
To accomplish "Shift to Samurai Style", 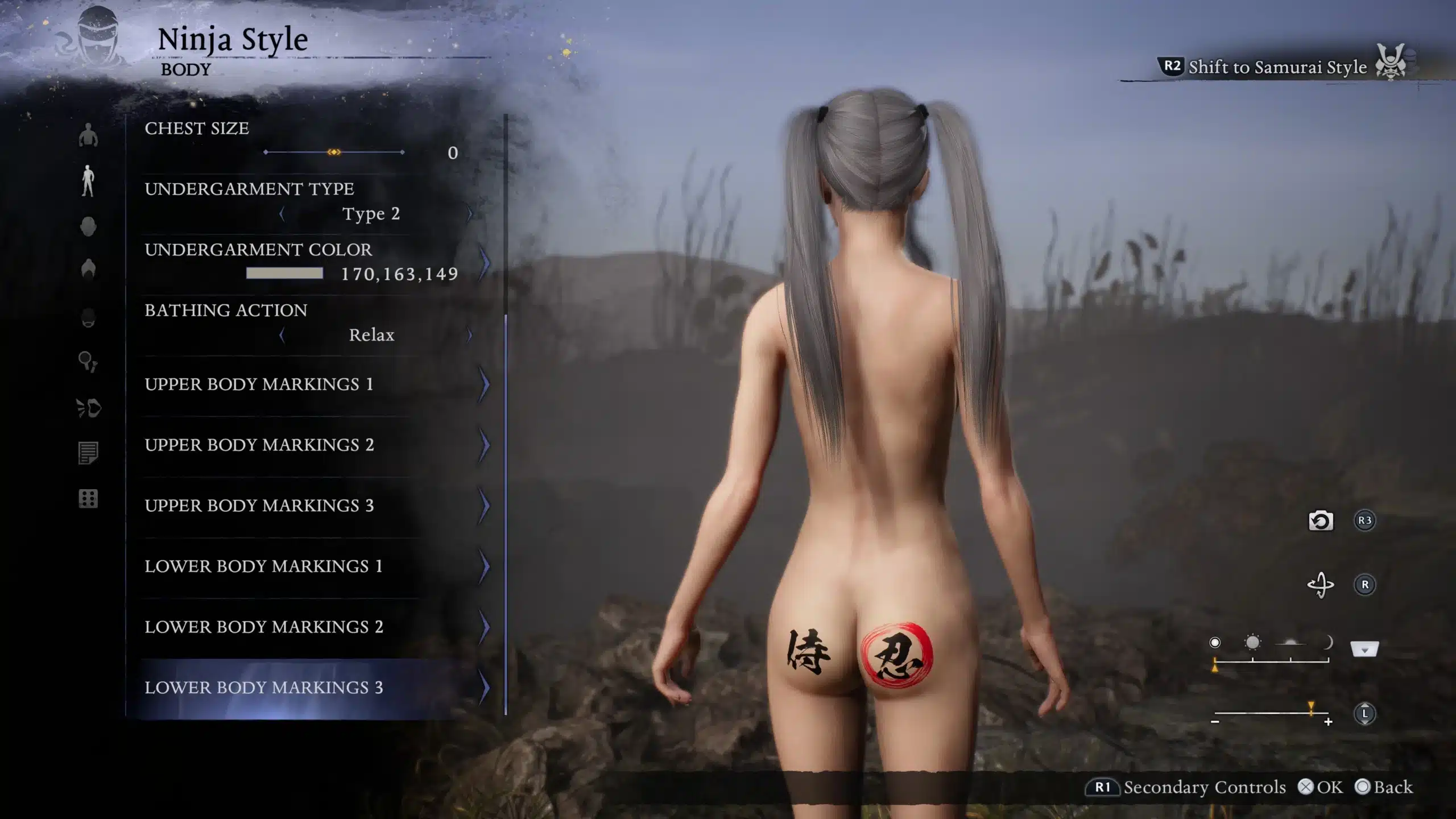I will [1277, 67].
